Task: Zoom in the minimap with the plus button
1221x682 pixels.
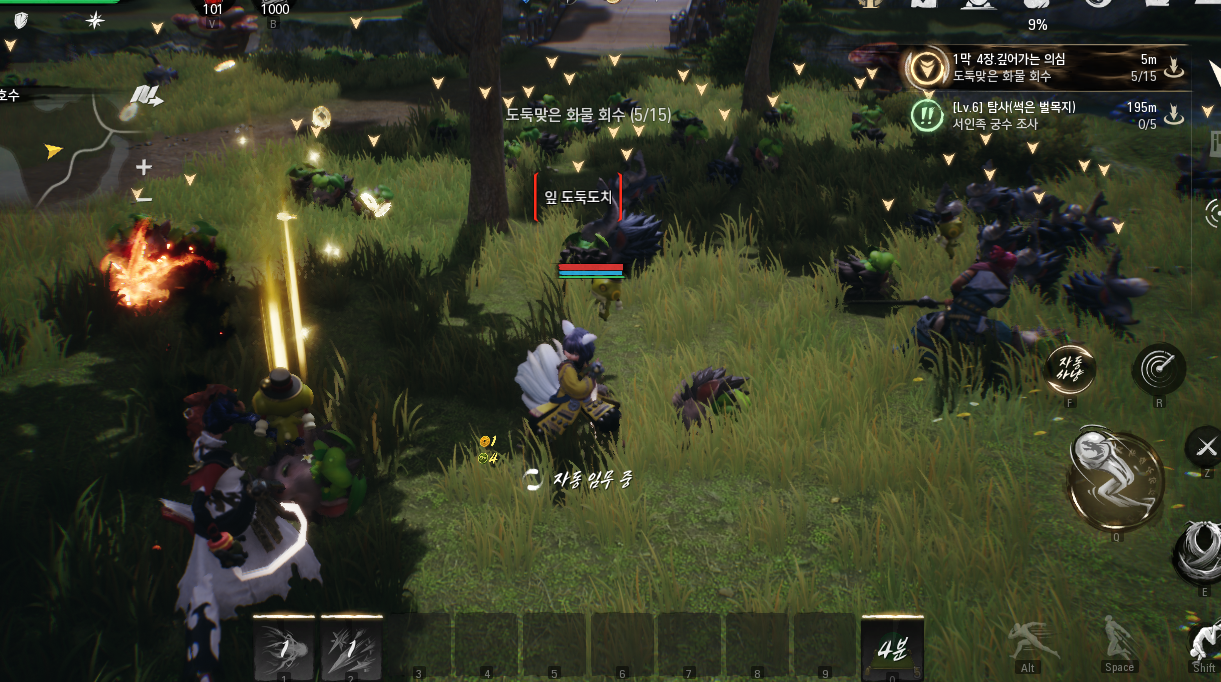Action: pos(144,167)
